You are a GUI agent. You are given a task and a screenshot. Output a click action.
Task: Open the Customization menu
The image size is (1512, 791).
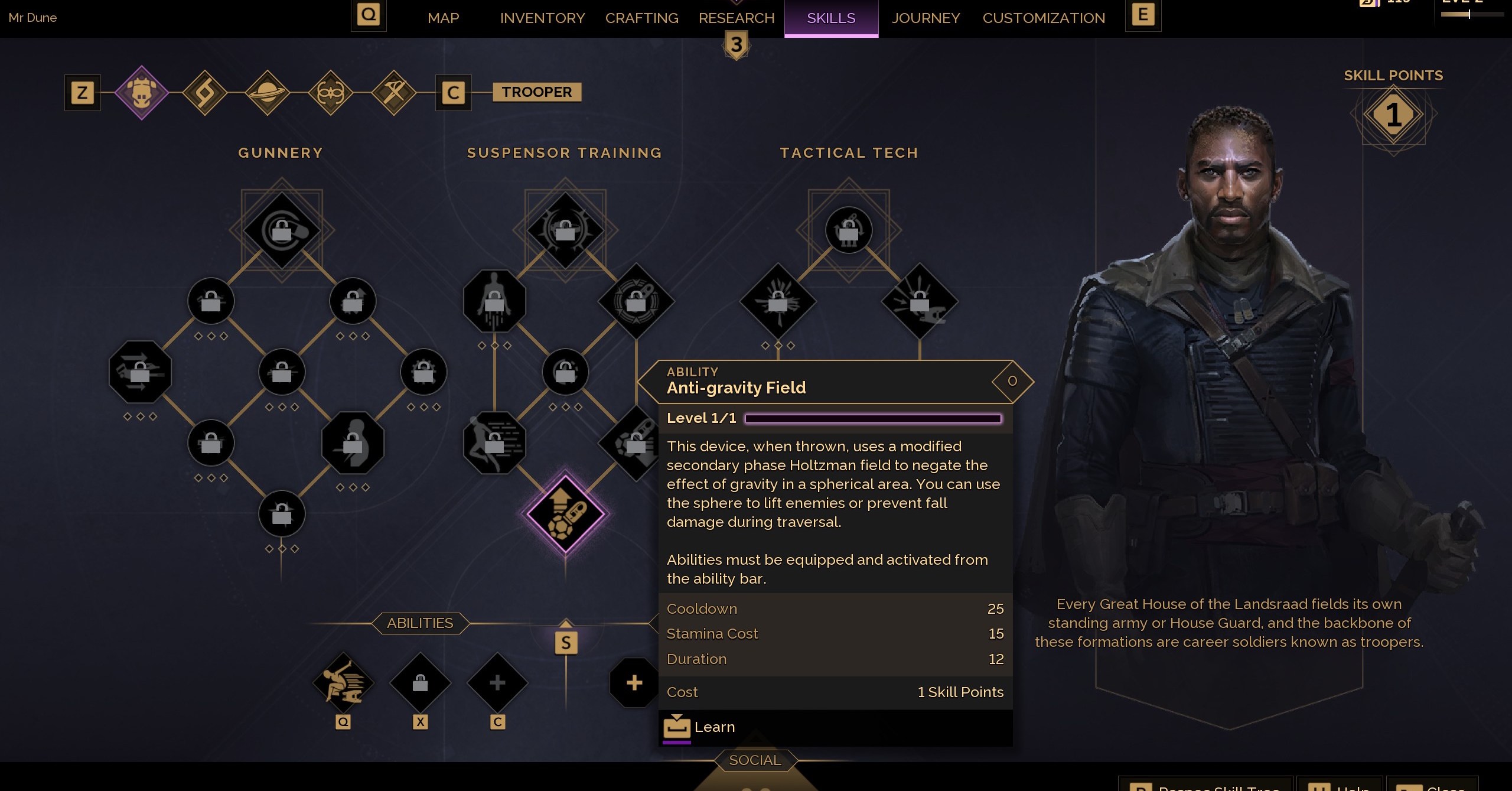click(1044, 18)
